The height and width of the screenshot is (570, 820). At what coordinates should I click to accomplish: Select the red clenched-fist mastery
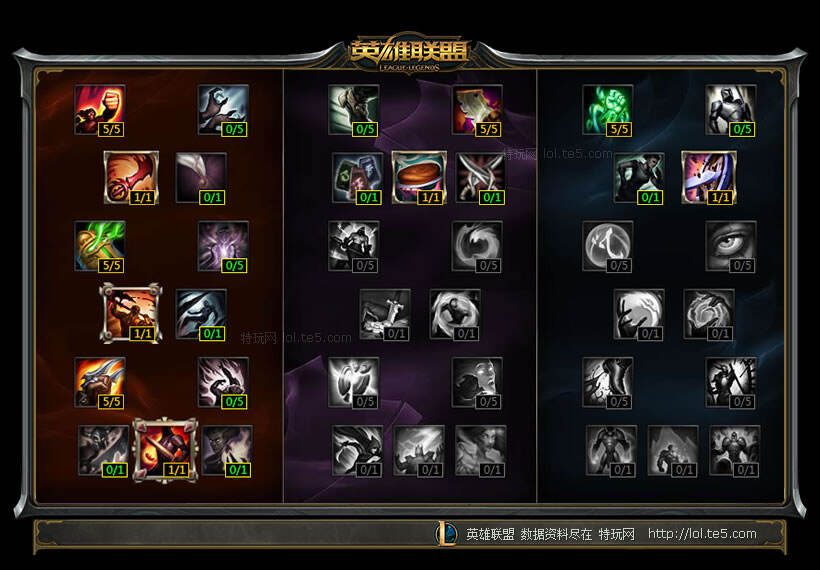(x=99, y=109)
